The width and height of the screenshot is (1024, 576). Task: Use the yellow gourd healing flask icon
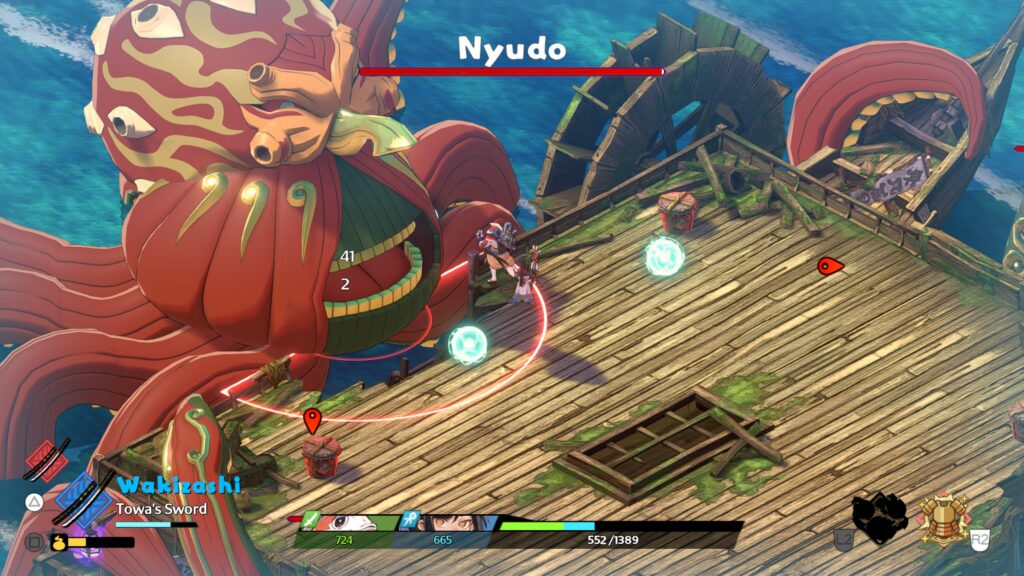pos(58,542)
